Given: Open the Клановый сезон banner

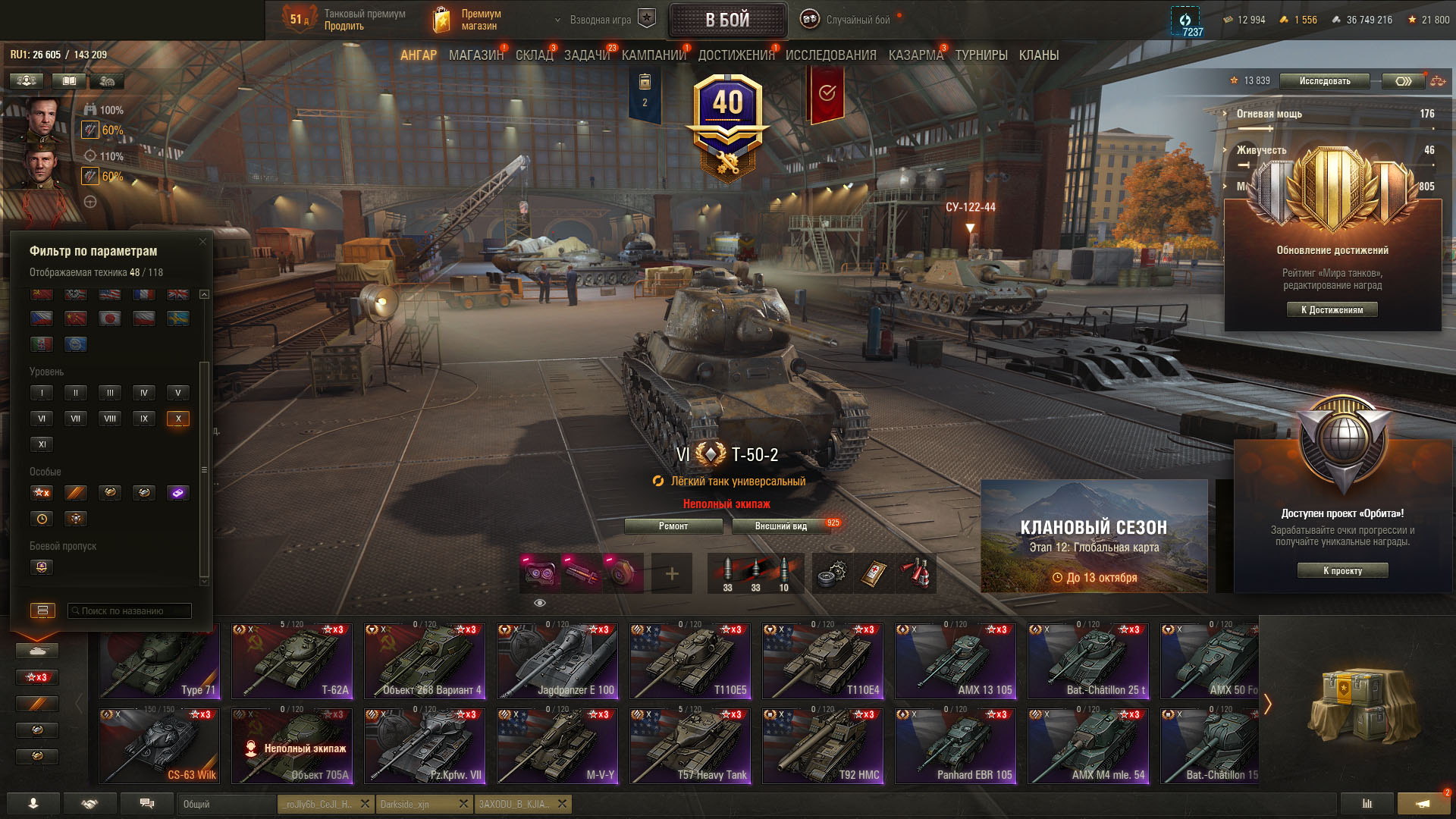Looking at the screenshot, I should click(1094, 536).
